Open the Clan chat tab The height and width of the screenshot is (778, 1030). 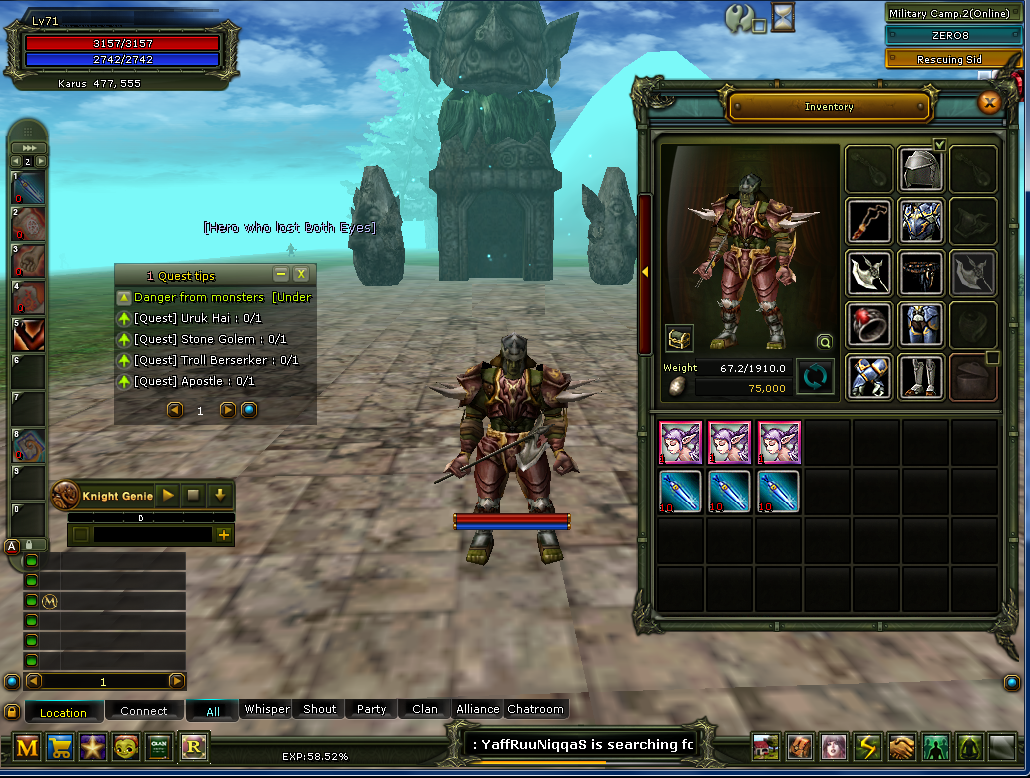(x=425, y=709)
